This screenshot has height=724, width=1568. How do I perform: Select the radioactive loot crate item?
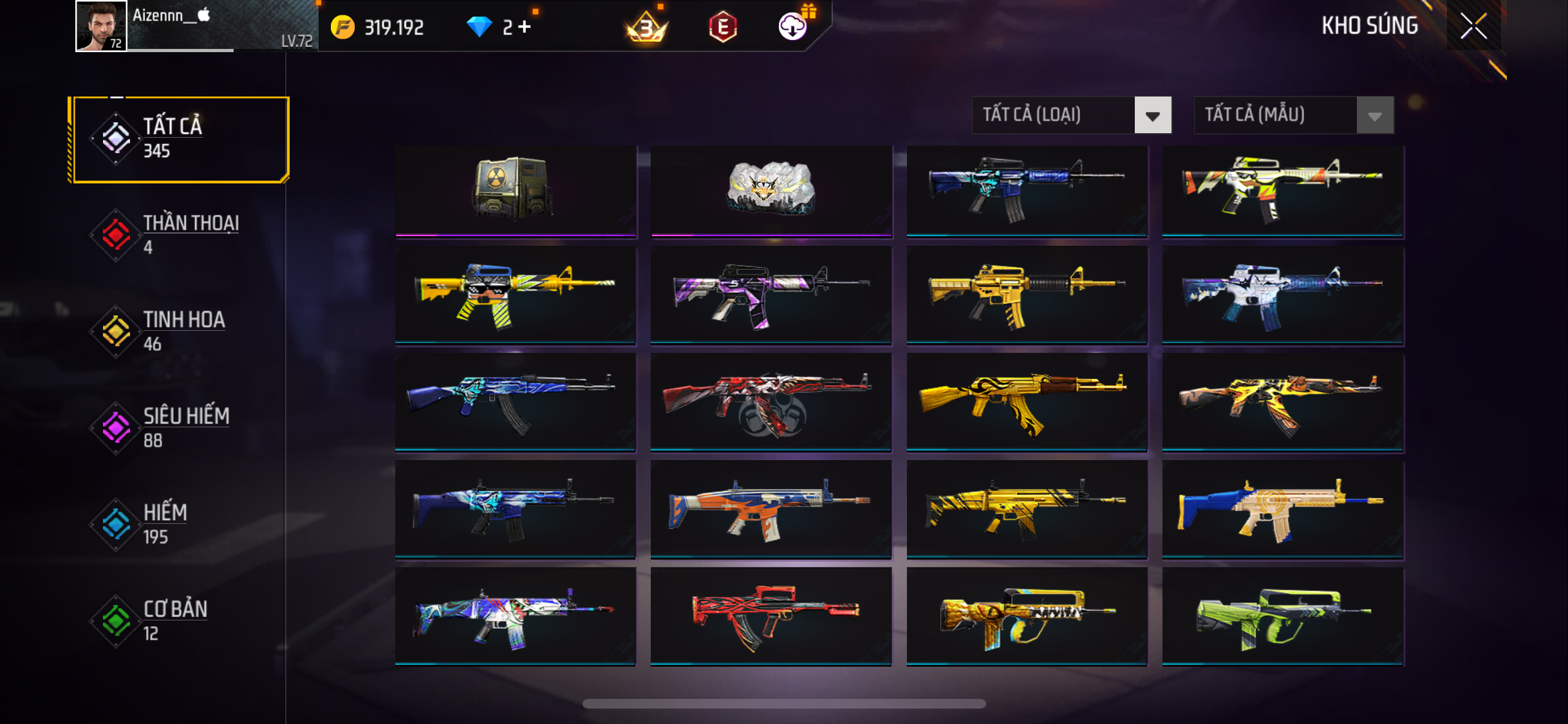[515, 190]
